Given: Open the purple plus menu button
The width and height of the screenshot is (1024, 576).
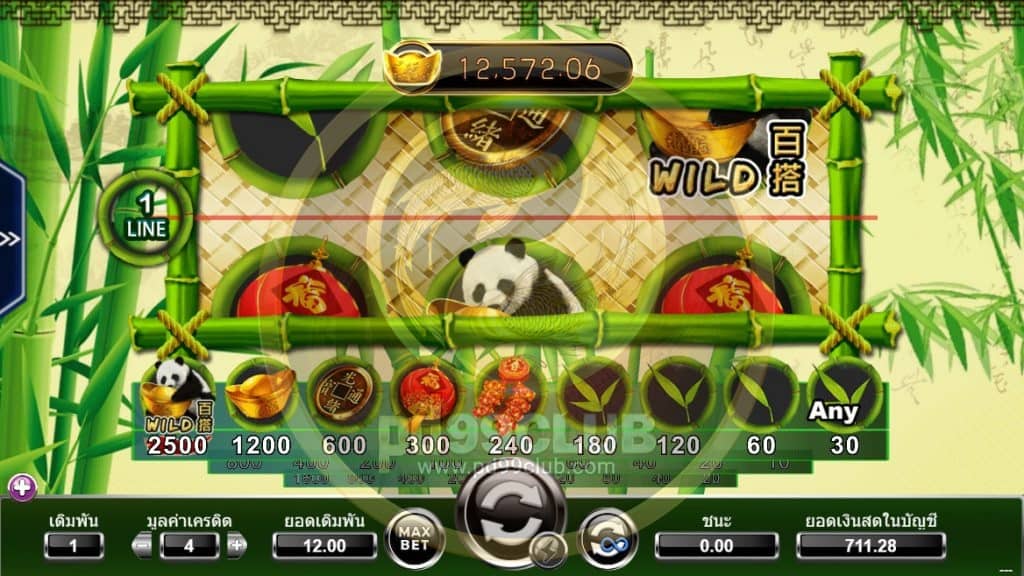Looking at the screenshot, I should click(22, 488).
